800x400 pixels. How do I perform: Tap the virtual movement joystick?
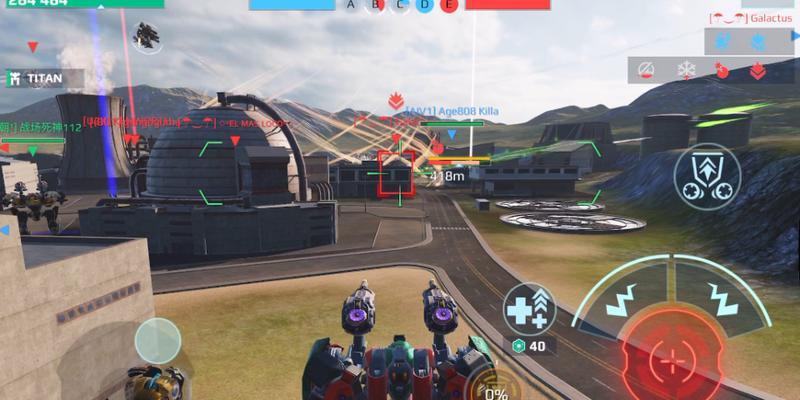pyautogui.click(x=158, y=341)
